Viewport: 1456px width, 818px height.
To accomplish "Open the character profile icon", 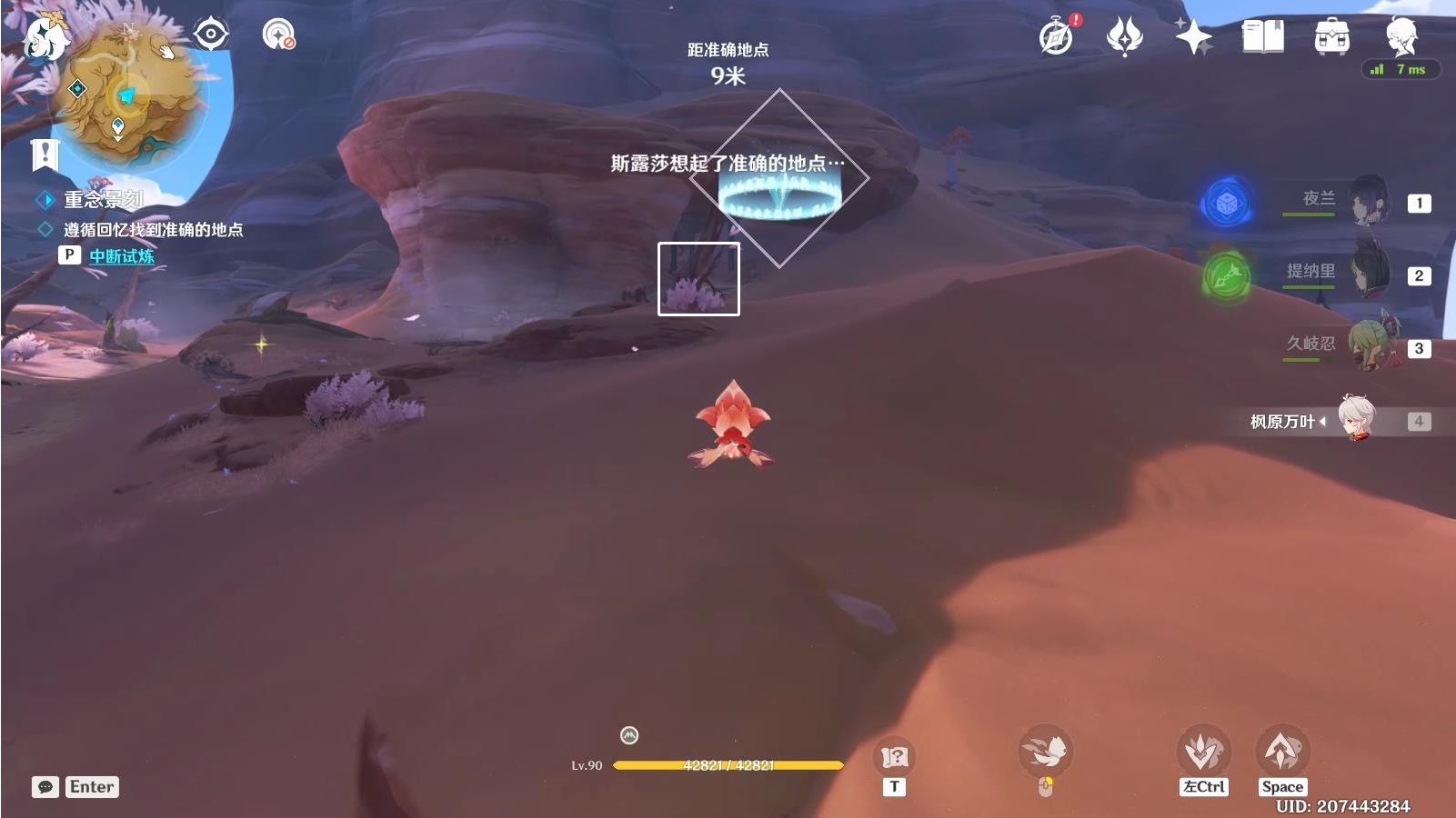I will click(1401, 36).
